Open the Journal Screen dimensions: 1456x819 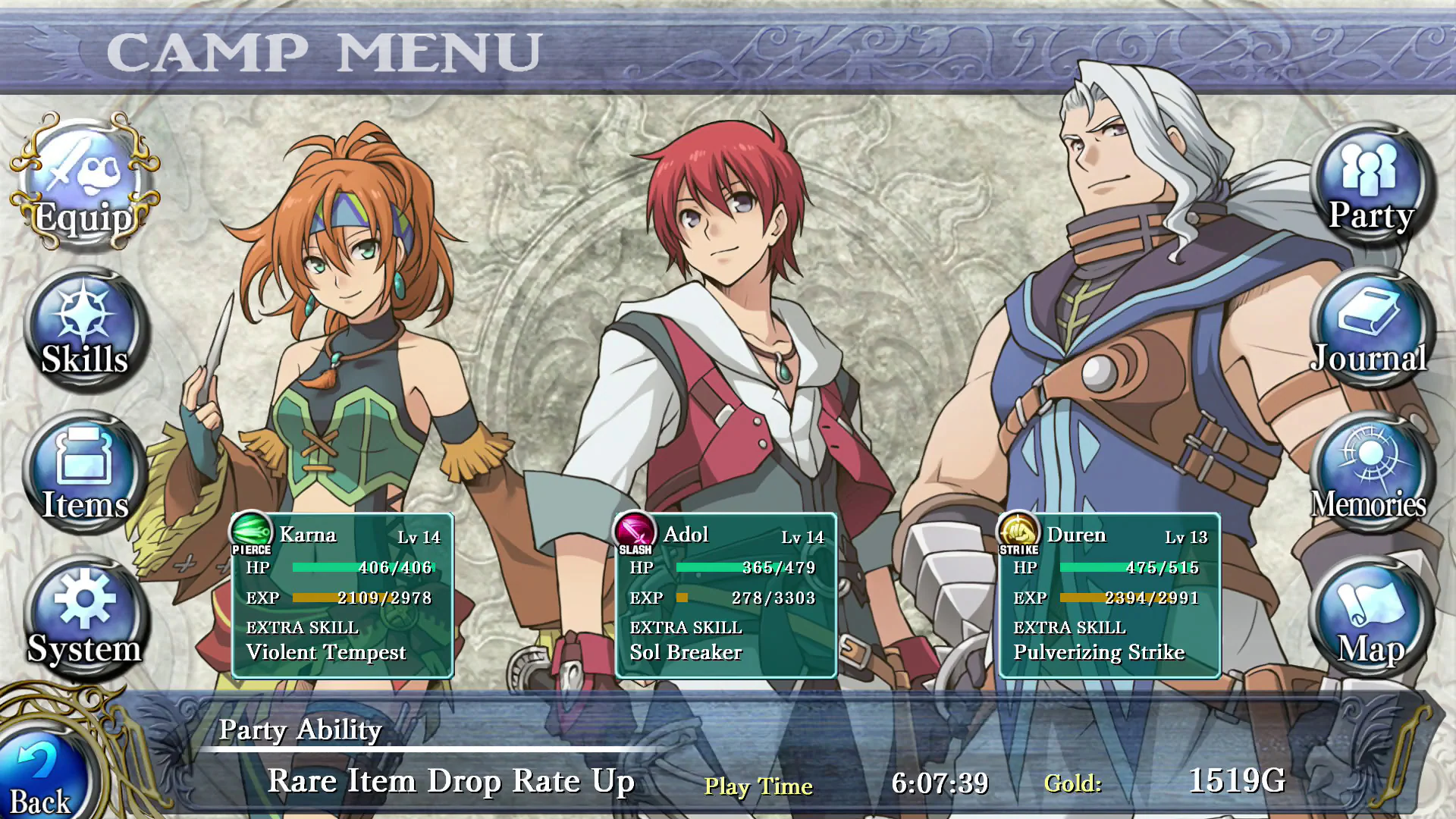point(1369,326)
